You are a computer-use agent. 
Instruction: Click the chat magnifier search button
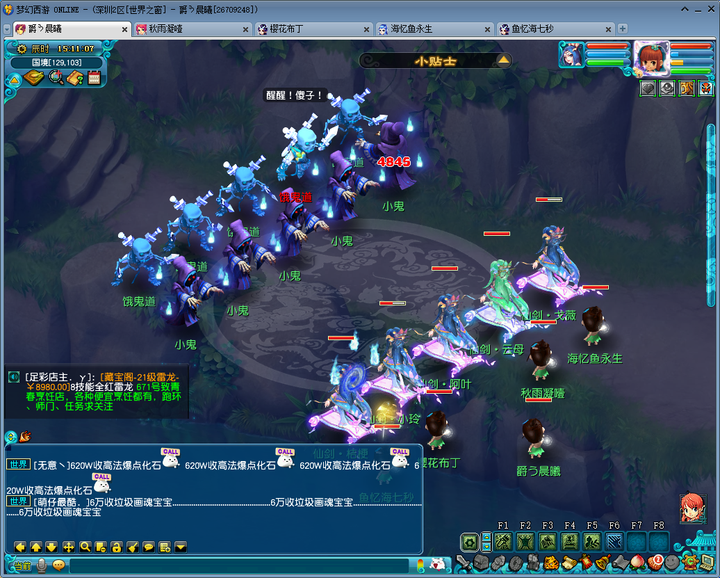[85, 546]
